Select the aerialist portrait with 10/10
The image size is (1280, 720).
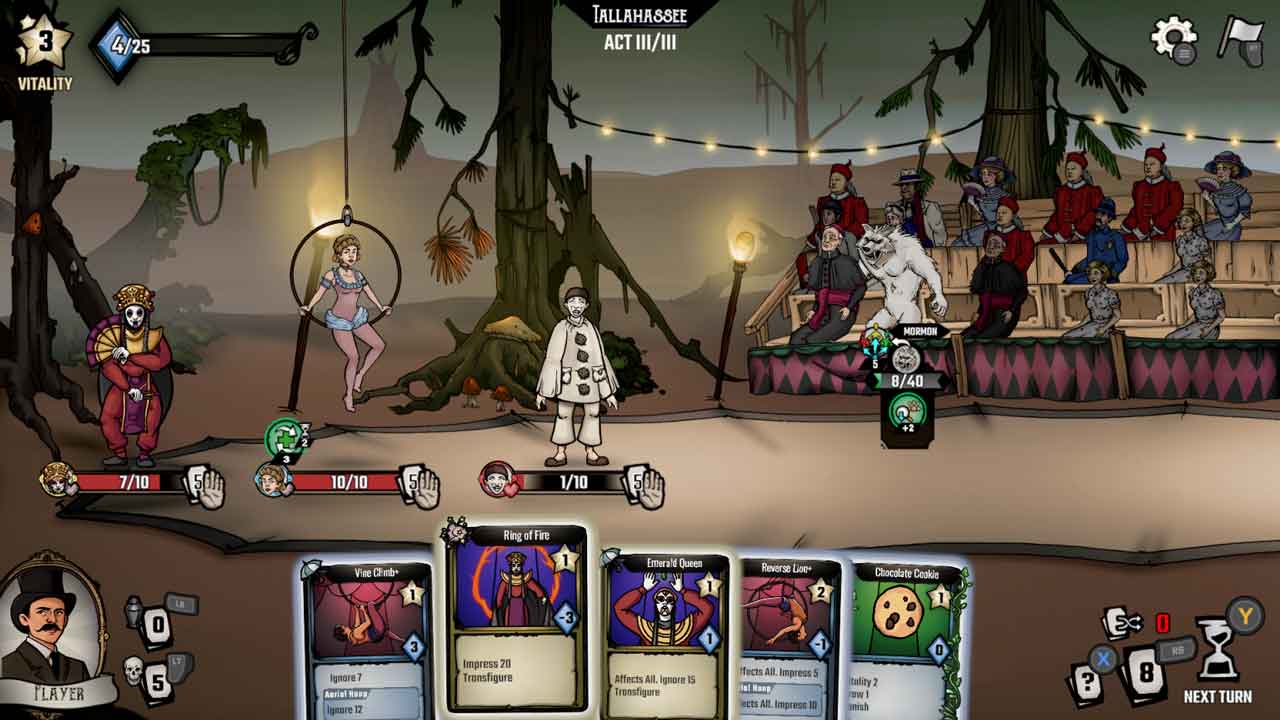pyautogui.click(x=272, y=481)
